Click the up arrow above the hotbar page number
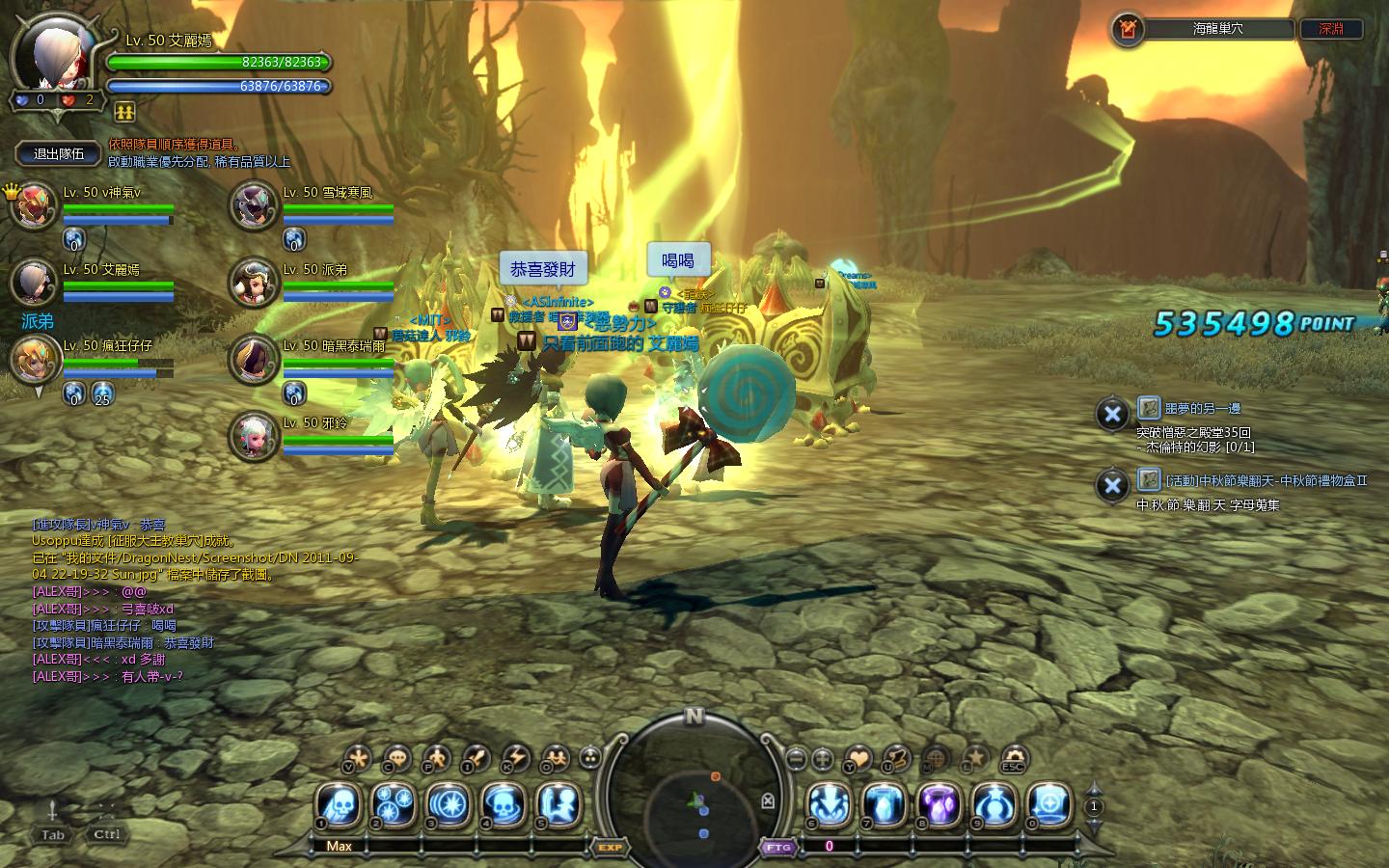1389x868 pixels. point(1093,788)
